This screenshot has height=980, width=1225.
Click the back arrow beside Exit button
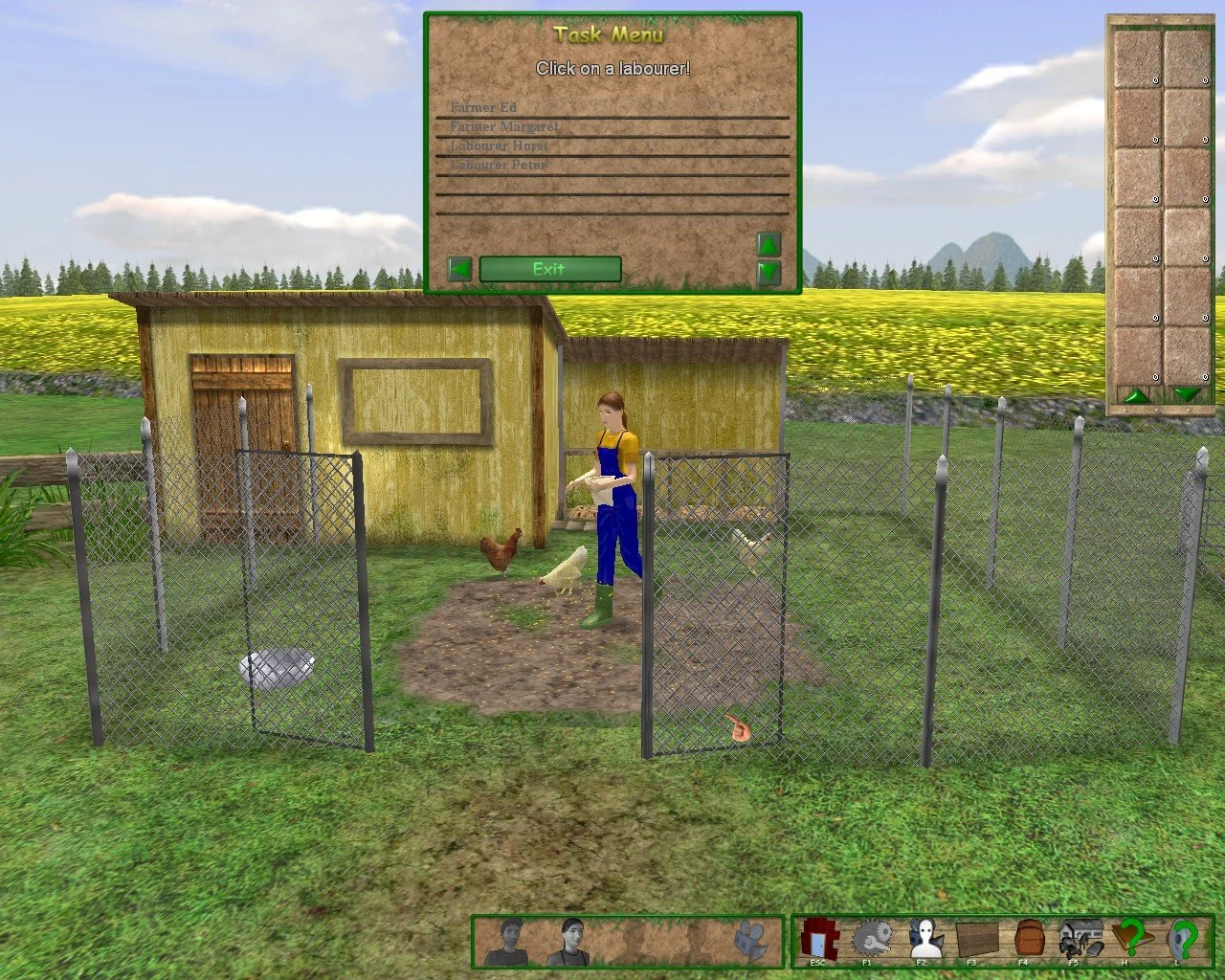click(458, 269)
